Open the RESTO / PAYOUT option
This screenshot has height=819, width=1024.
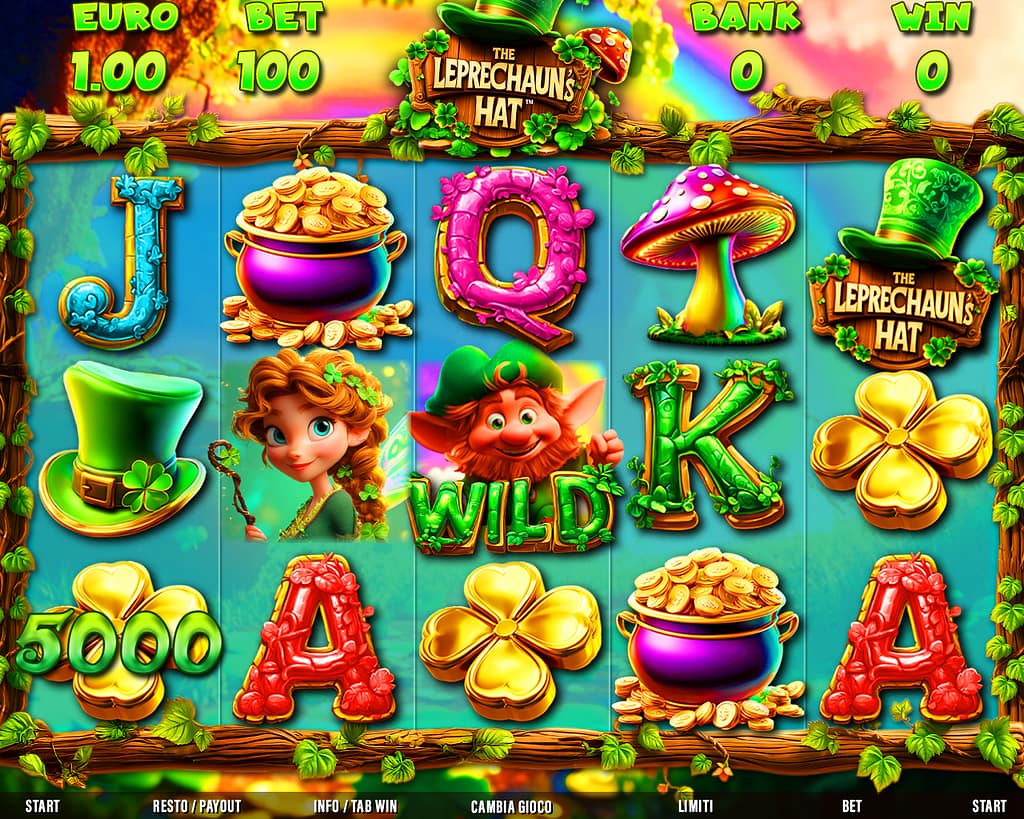197,805
